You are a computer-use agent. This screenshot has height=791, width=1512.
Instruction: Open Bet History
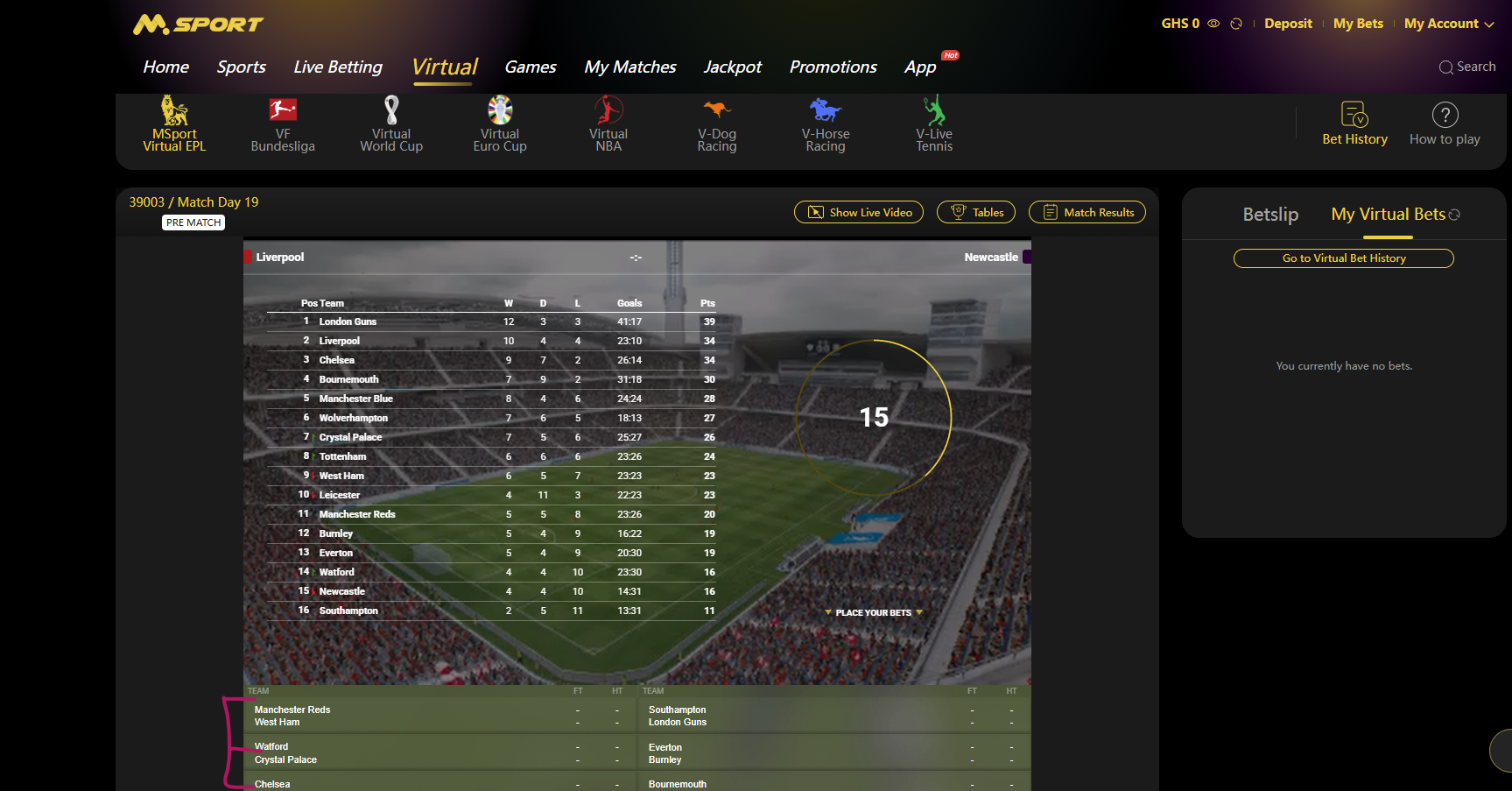[1354, 124]
